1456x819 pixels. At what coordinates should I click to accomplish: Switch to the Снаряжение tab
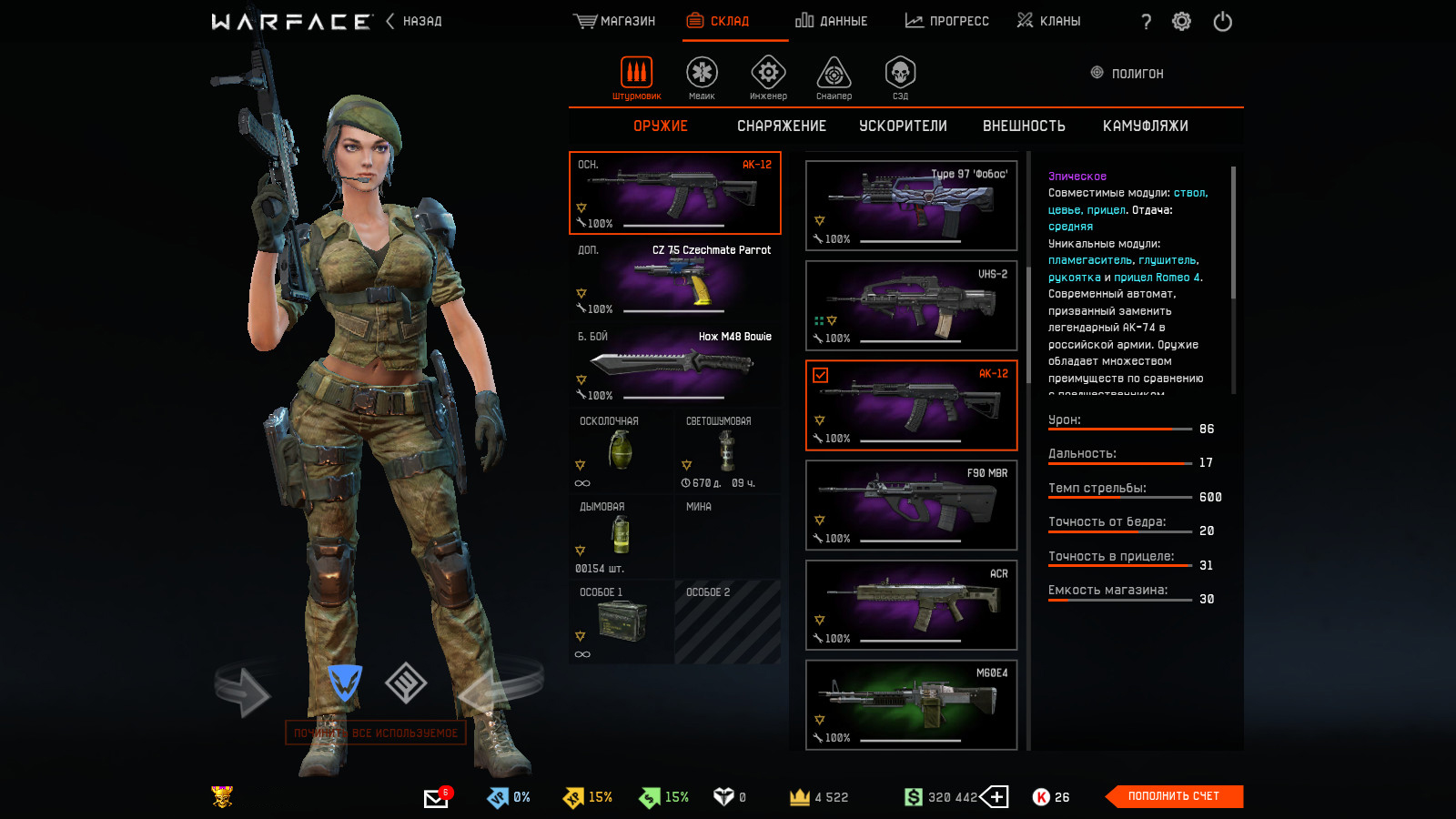[x=782, y=126]
